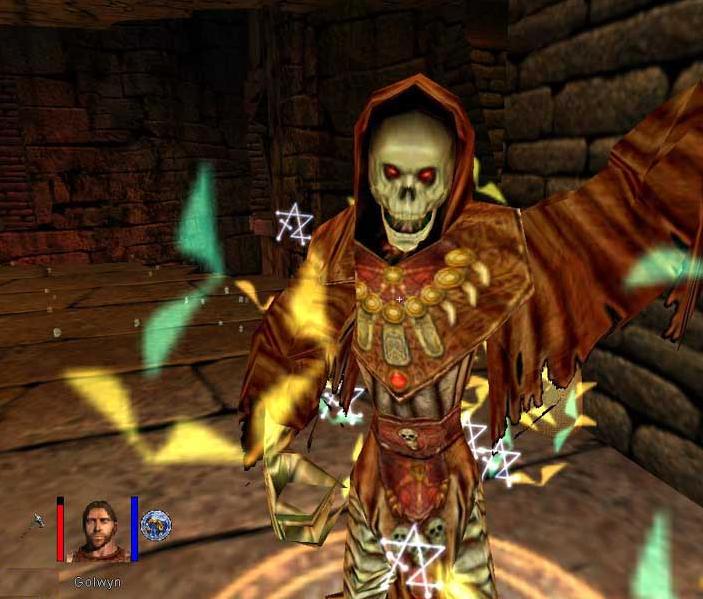Select Golwyn's character portrait

pyautogui.click(x=97, y=530)
